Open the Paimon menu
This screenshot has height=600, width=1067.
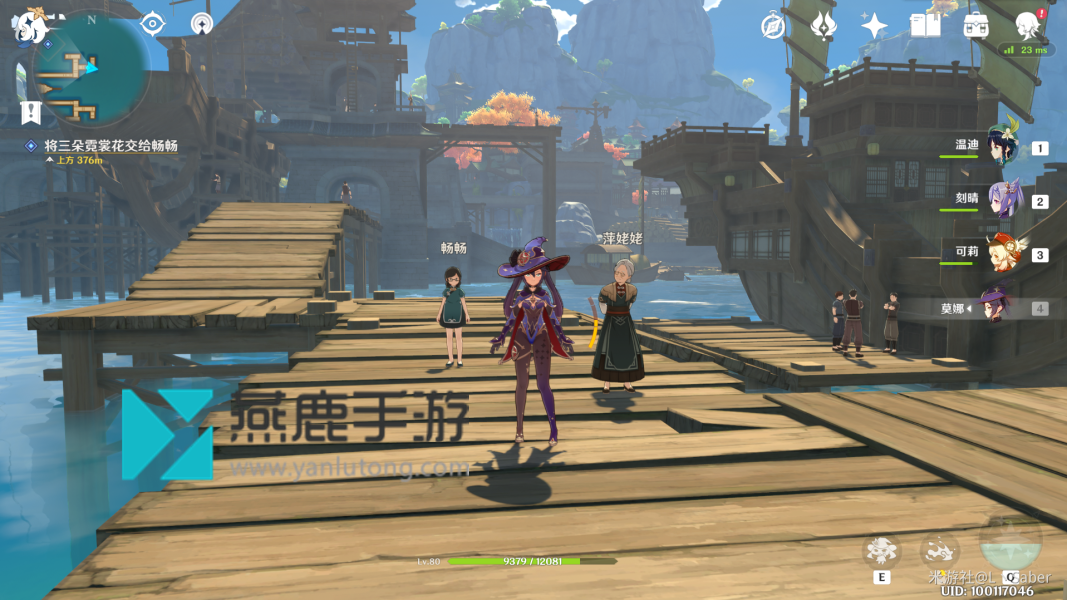pyautogui.click(x=30, y=27)
